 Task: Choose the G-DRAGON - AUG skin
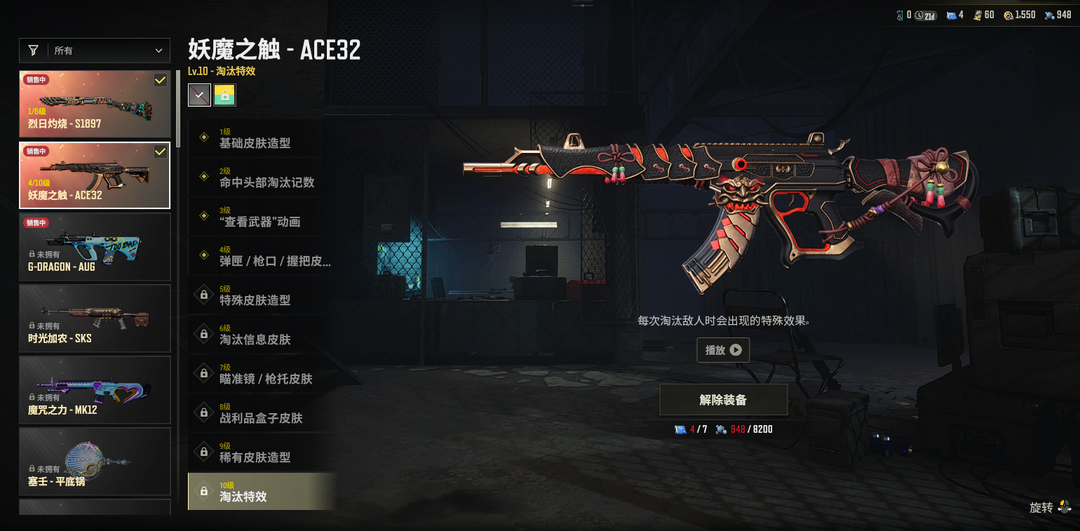95,246
